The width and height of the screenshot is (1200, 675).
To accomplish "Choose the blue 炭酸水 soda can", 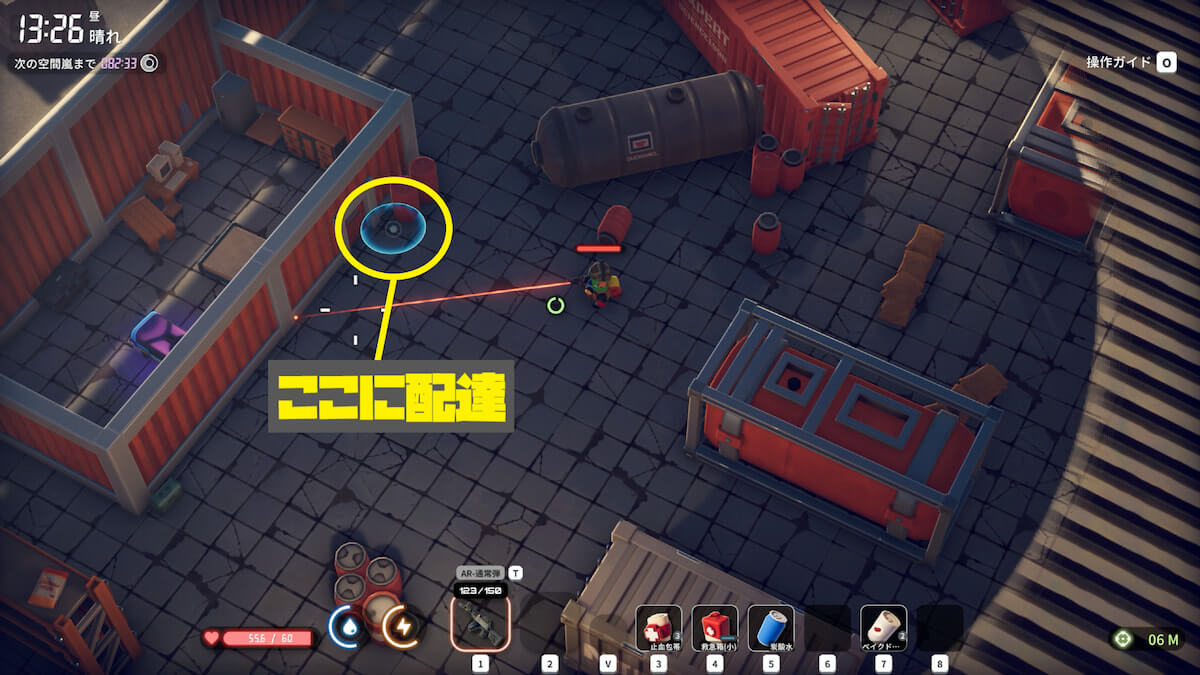I will [x=770, y=628].
